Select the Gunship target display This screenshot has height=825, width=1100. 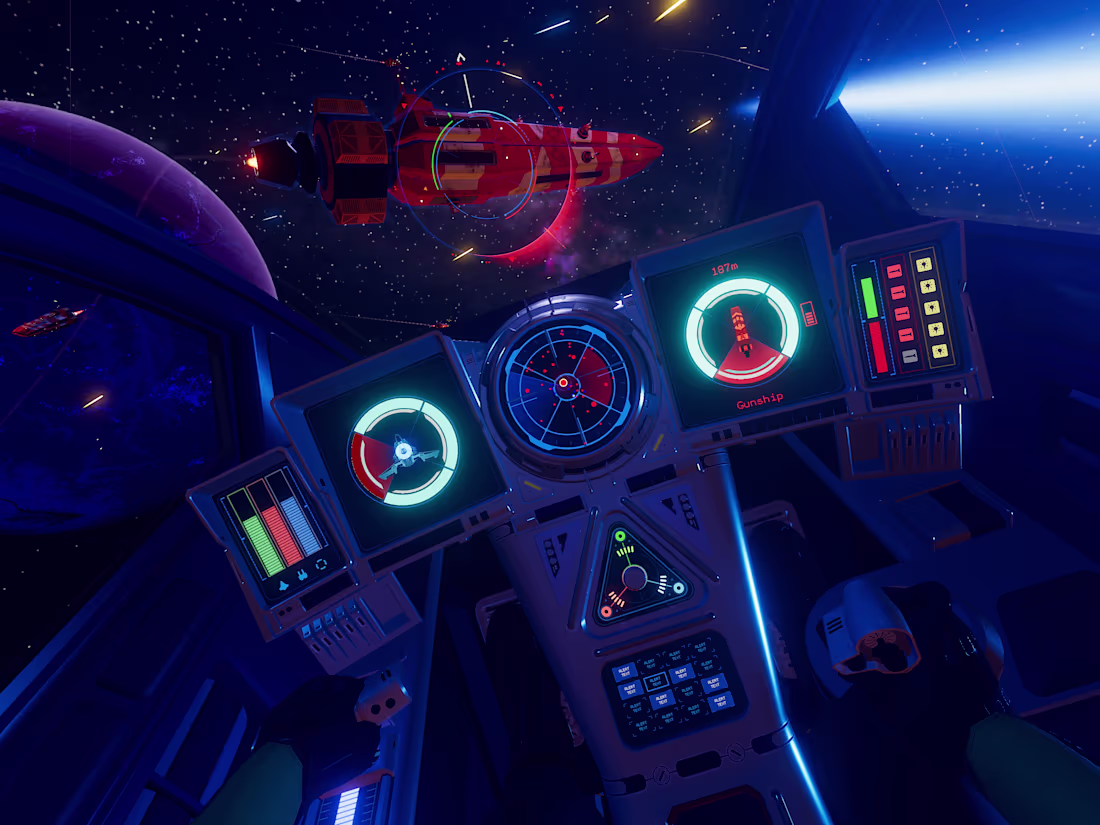point(742,331)
